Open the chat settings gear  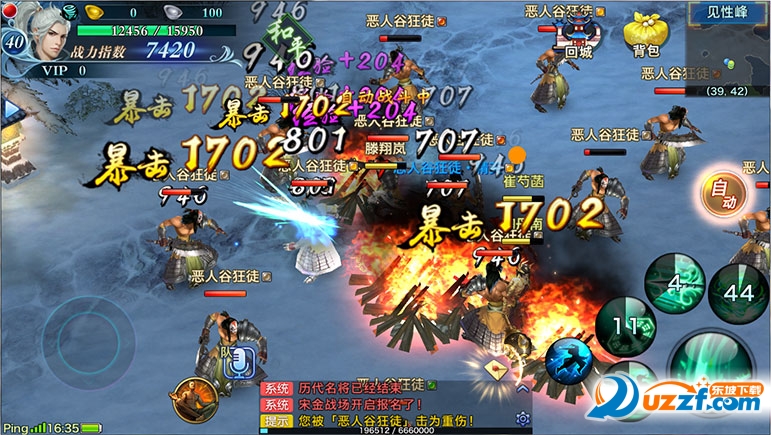(522, 418)
